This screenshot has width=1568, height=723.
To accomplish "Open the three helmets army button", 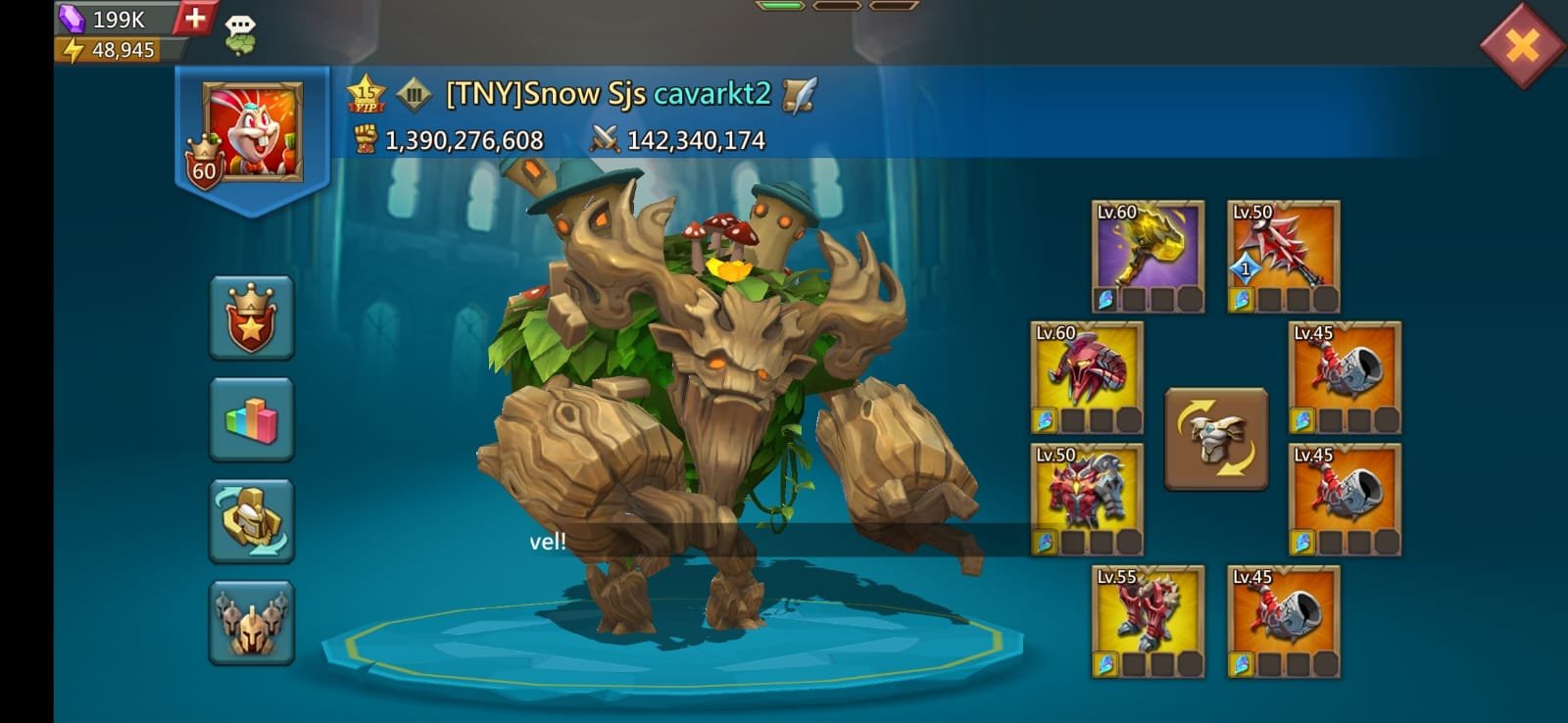I will (x=251, y=622).
